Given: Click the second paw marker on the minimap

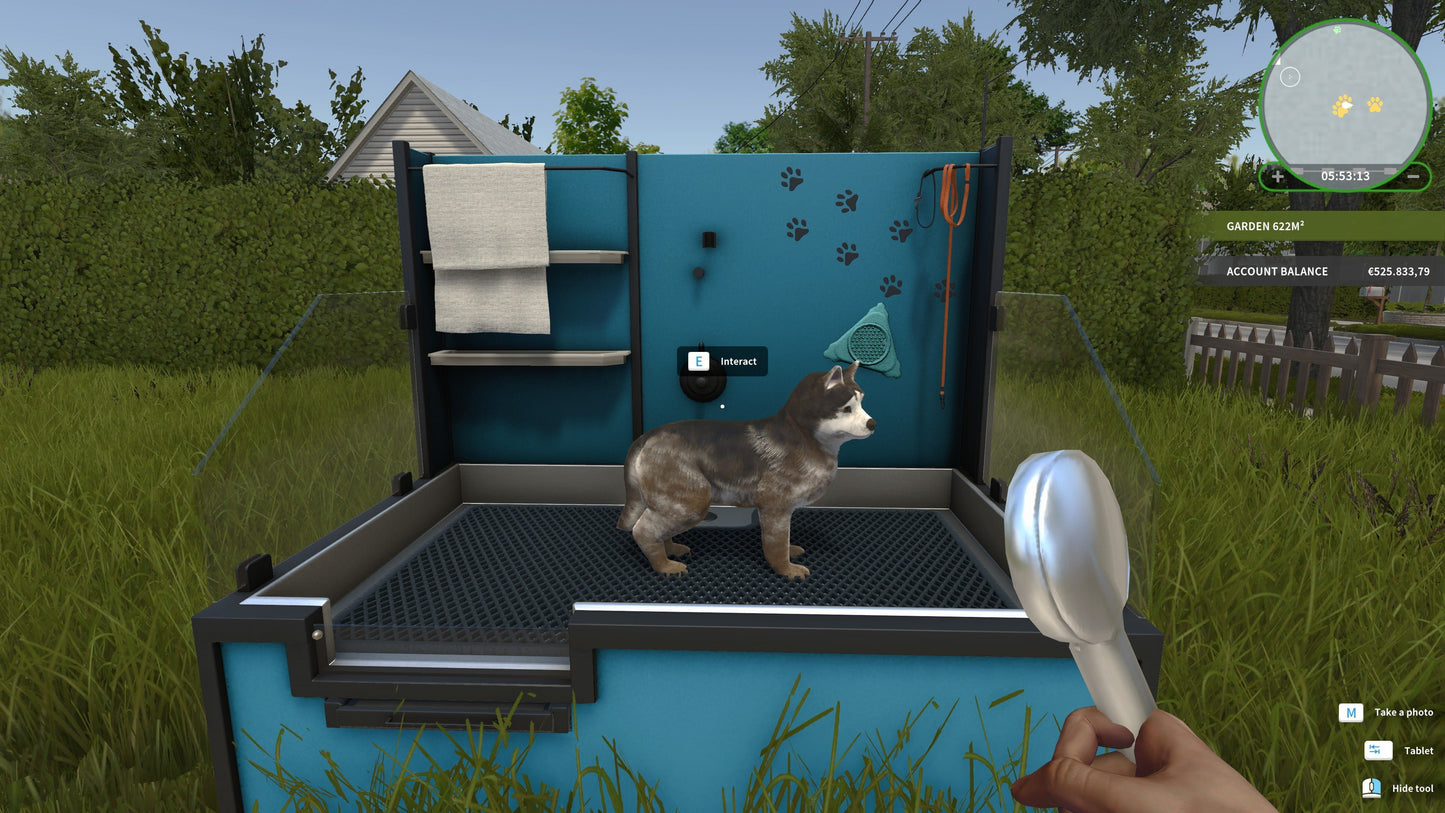Looking at the screenshot, I should tap(1373, 103).
